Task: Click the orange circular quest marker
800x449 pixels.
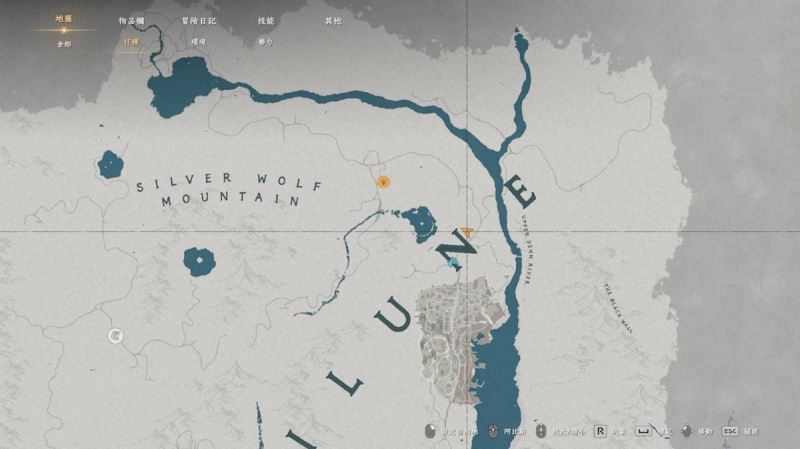Action: pos(383,183)
